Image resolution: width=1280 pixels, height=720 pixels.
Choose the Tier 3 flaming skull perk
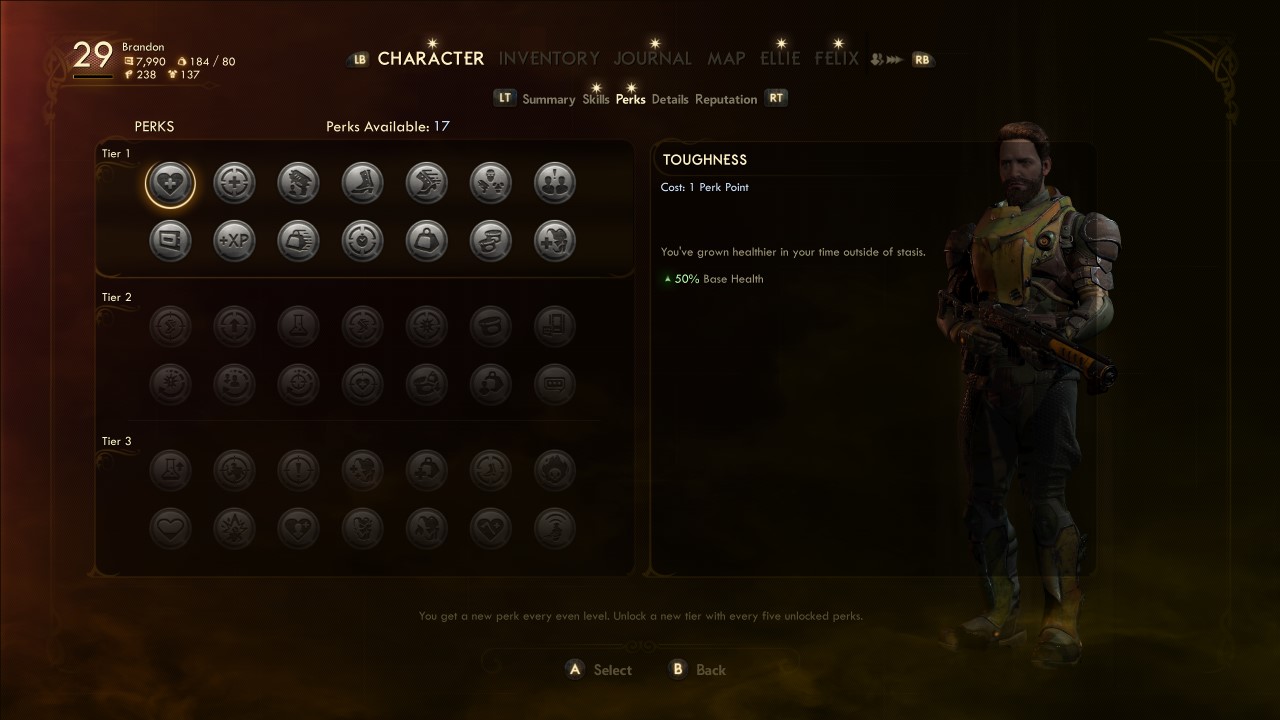pos(554,469)
